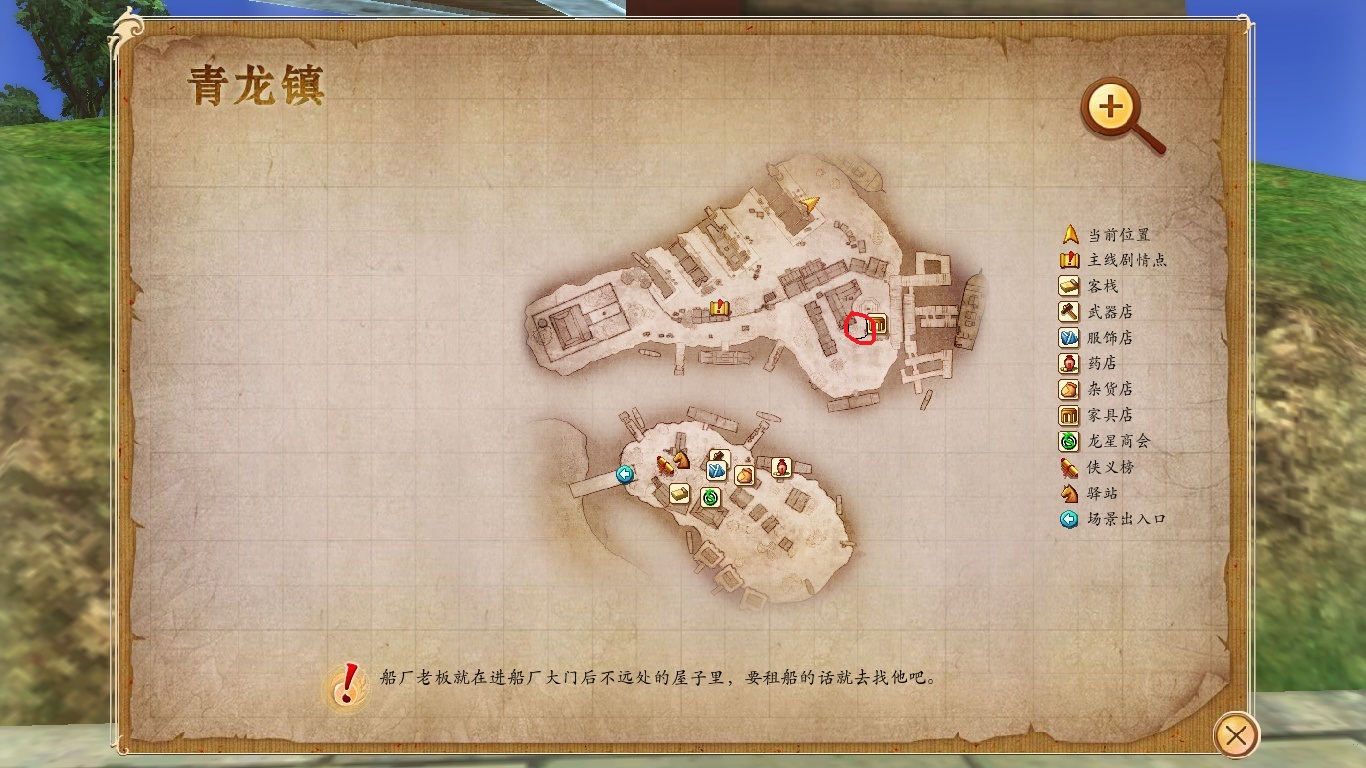Viewport: 1366px width, 768px height.
Task: Select the blue arrow scene exit map marker
Action: [x=626, y=474]
